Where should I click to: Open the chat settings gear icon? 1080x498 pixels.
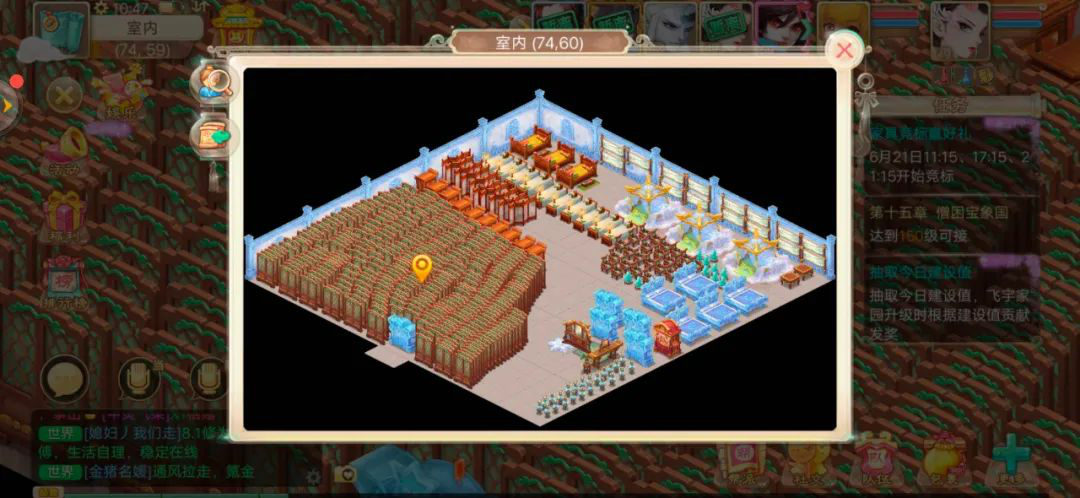(313, 476)
